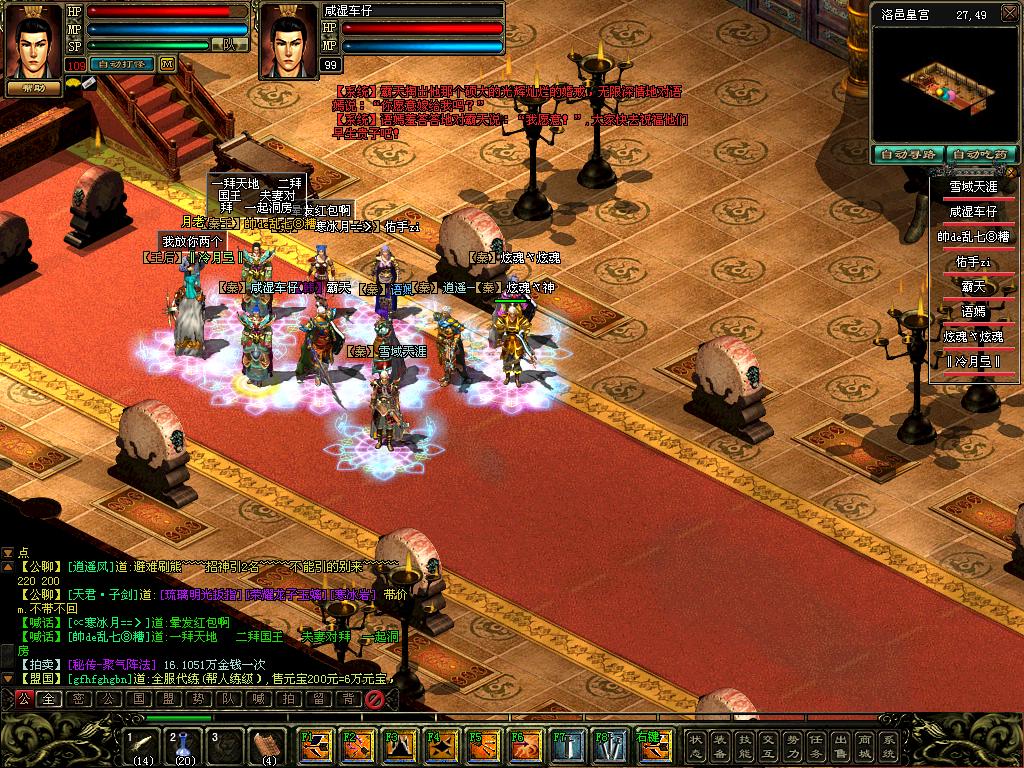The width and height of the screenshot is (1024, 768).
Task: Use the blue potion in quick slot 2
Action: pos(184,745)
